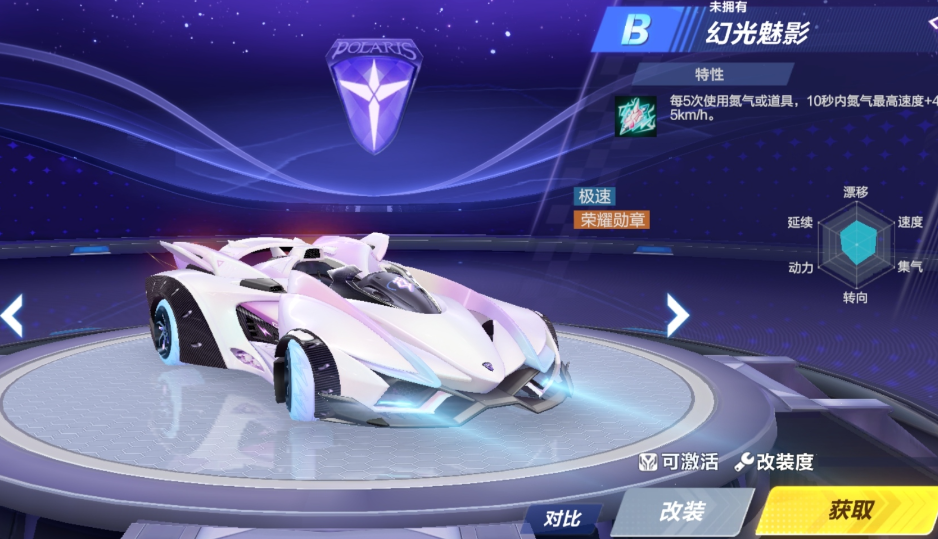Click the 特性 section header
Viewport: 938px width, 539px height.
710,74
